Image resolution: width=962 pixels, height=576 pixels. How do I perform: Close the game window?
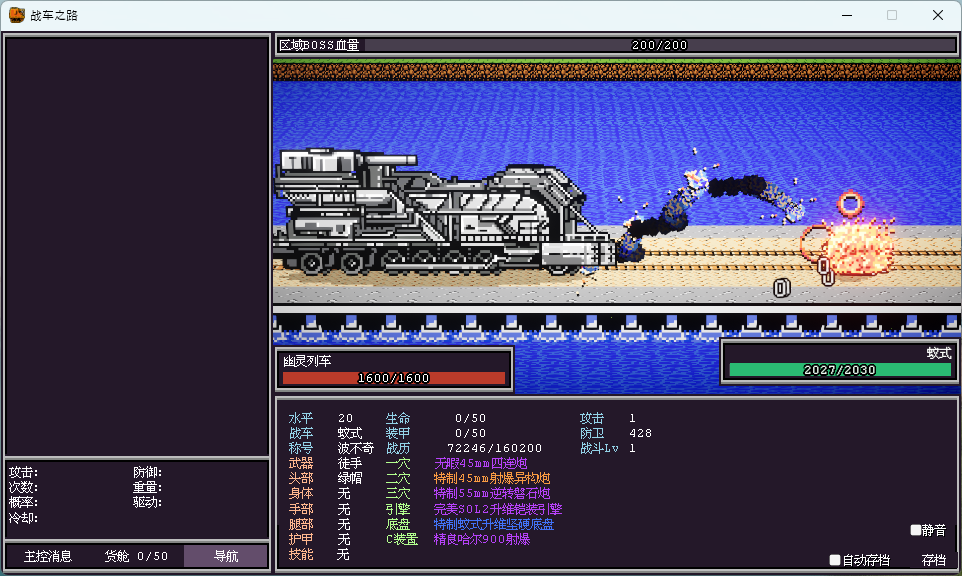pyautogui.click(x=938, y=15)
